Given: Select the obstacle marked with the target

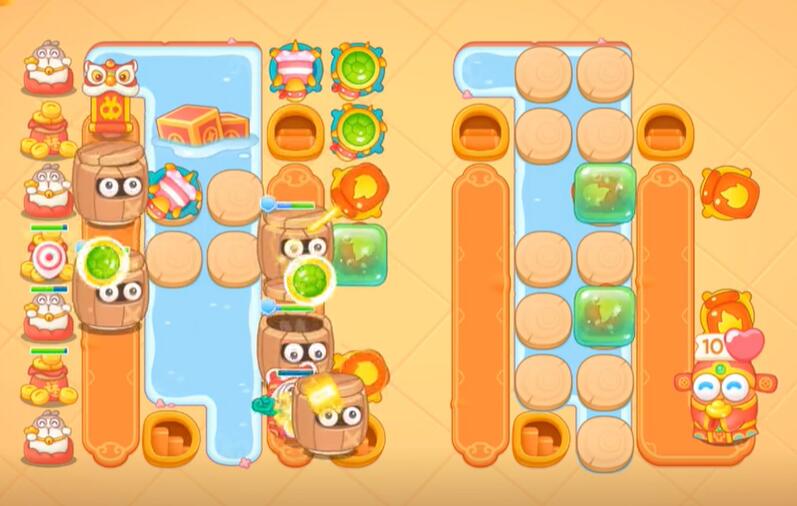Looking at the screenshot, I should tap(48, 259).
